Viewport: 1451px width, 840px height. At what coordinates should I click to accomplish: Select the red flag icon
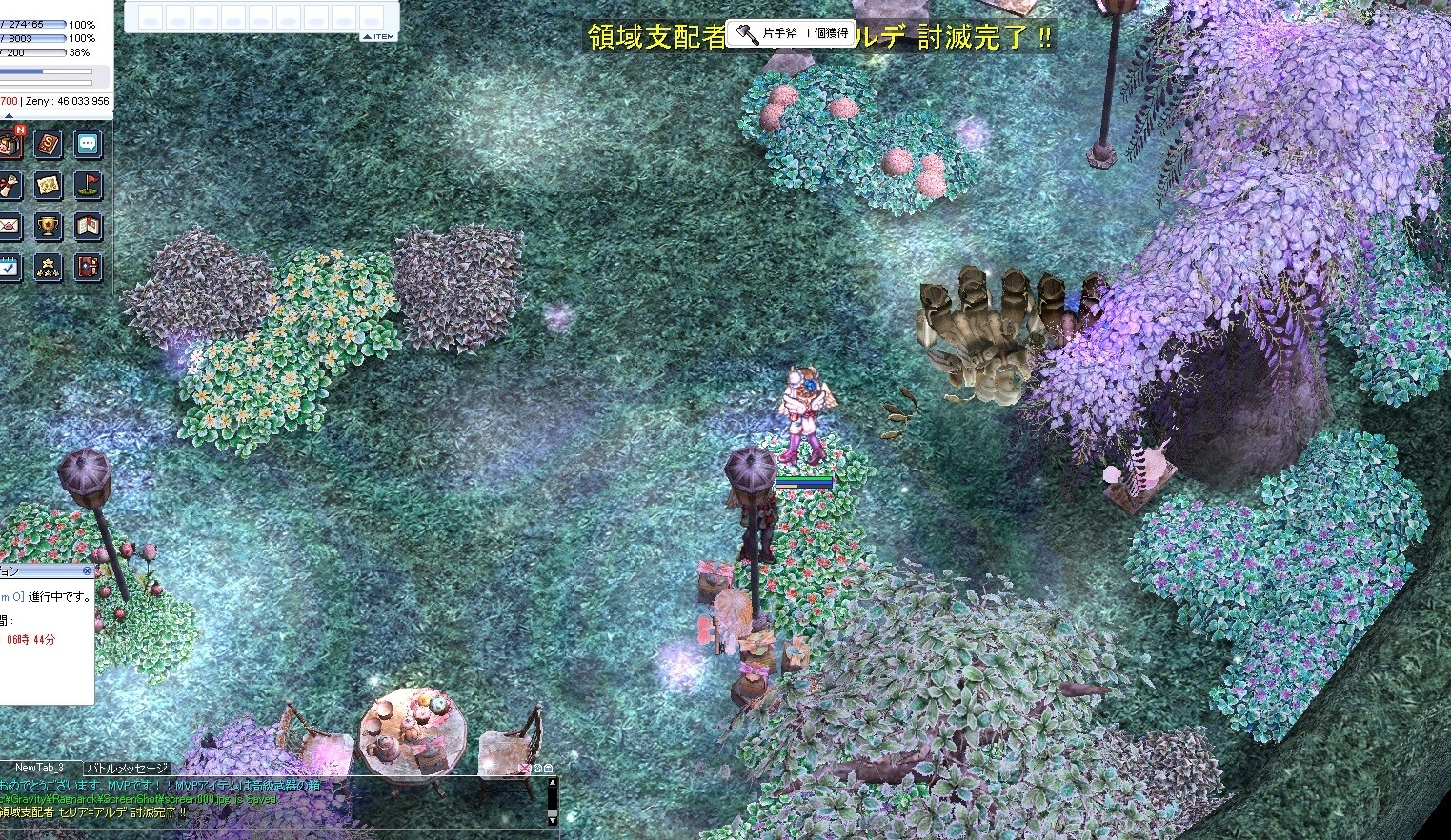88,186
